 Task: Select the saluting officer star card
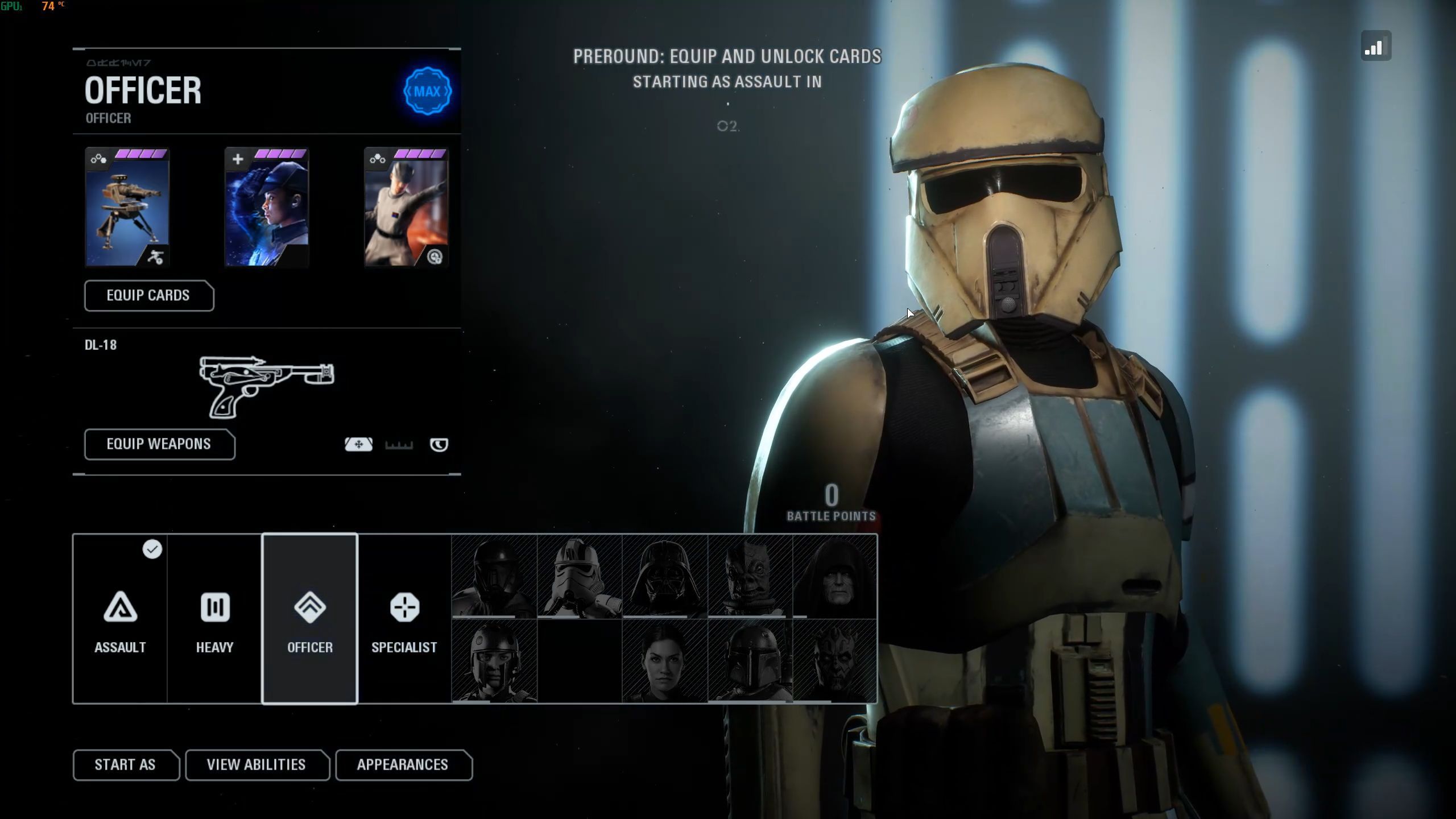pyautogui.click(x=267, y=208)
